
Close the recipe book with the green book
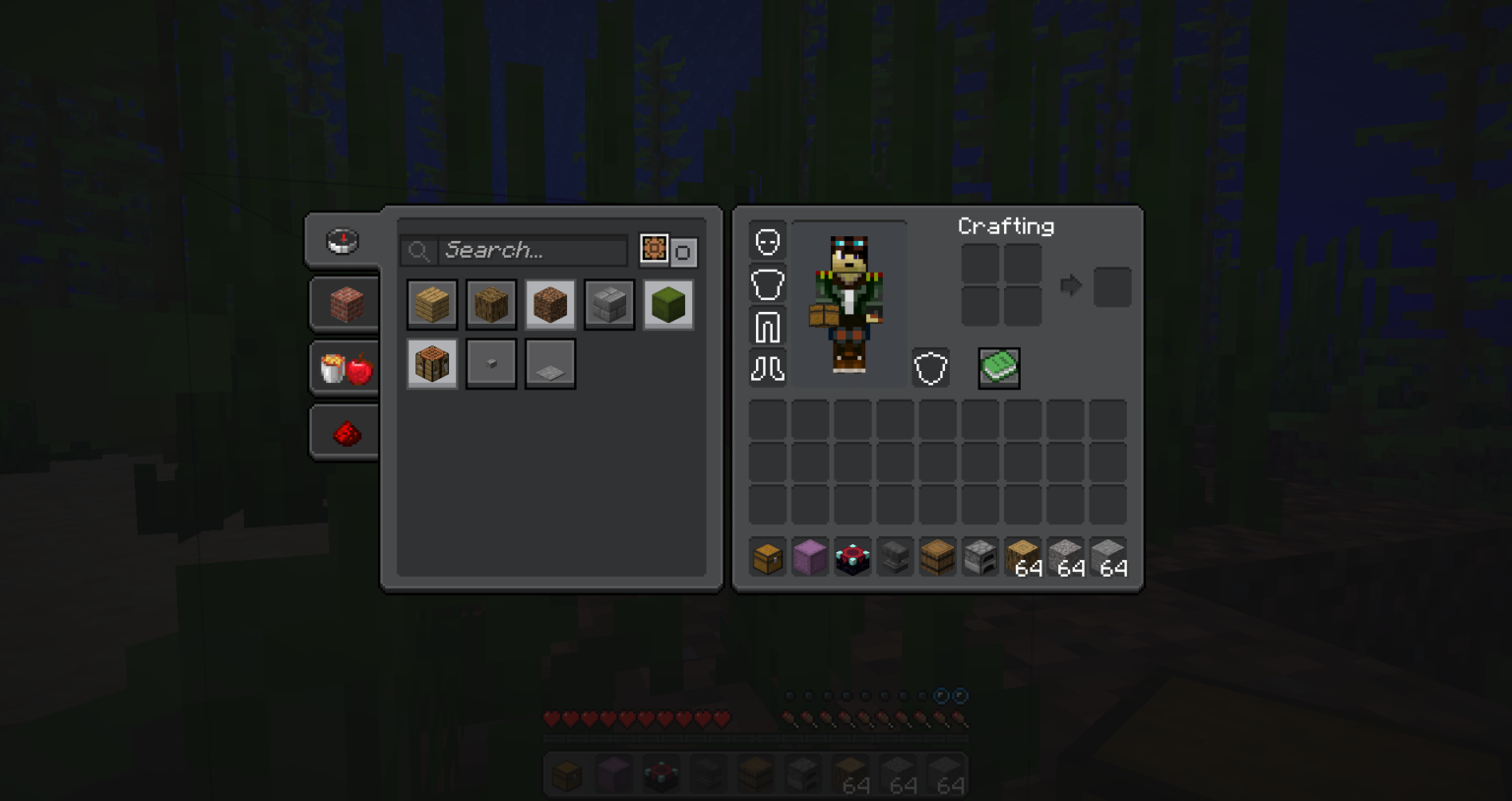click(999, 367)
